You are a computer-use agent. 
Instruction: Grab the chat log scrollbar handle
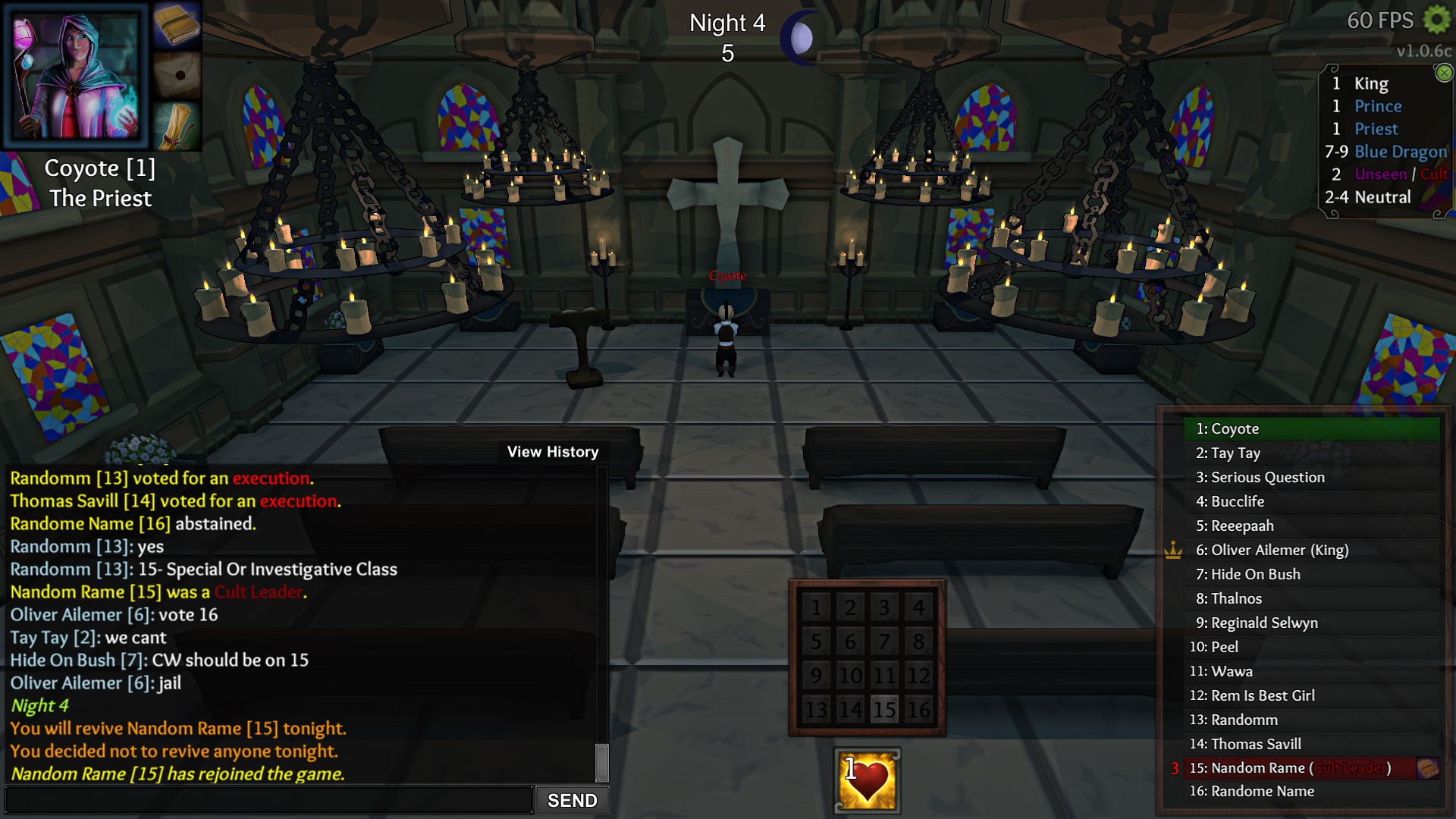(x=602, y=762)
